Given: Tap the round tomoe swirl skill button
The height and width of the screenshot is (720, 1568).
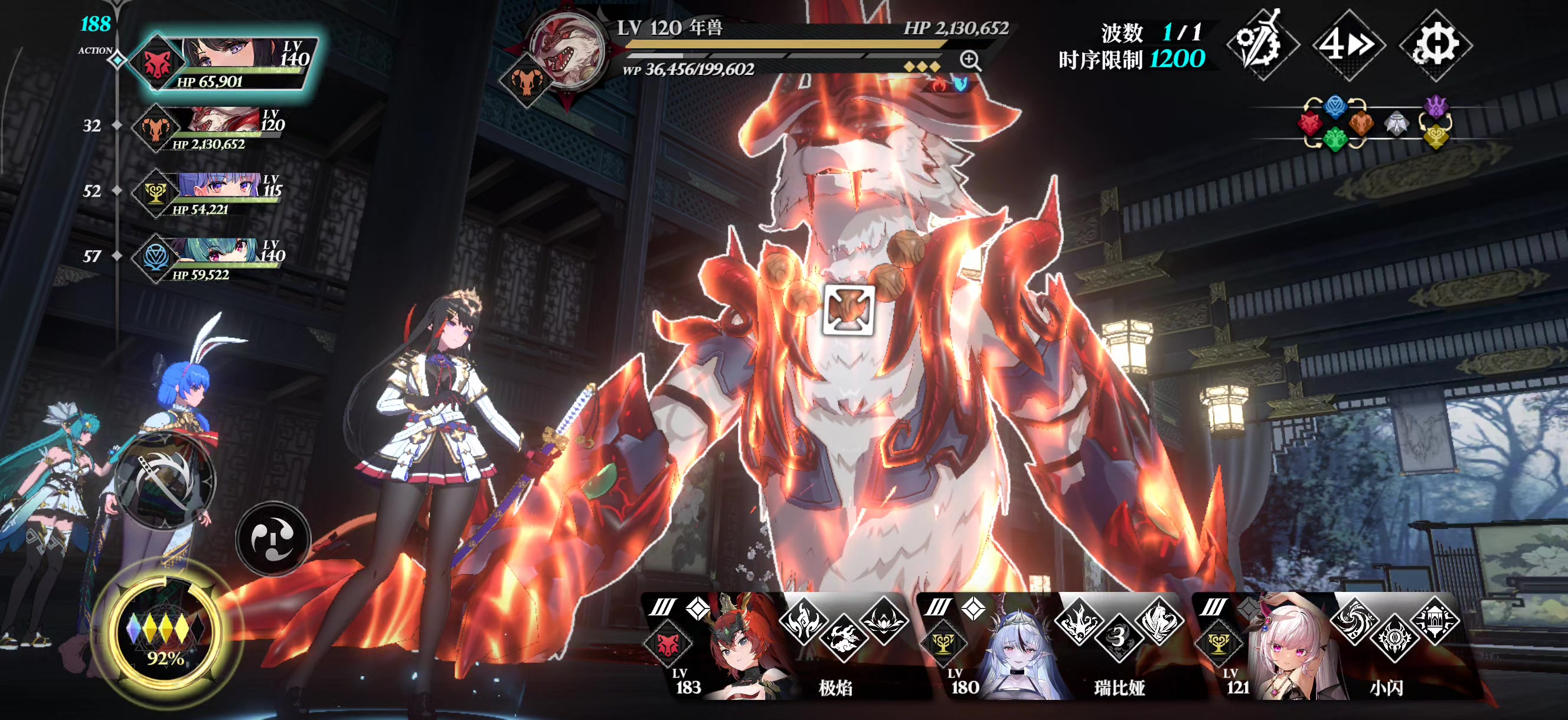Looking at the screenshot, I should click(x=273, y=538).
